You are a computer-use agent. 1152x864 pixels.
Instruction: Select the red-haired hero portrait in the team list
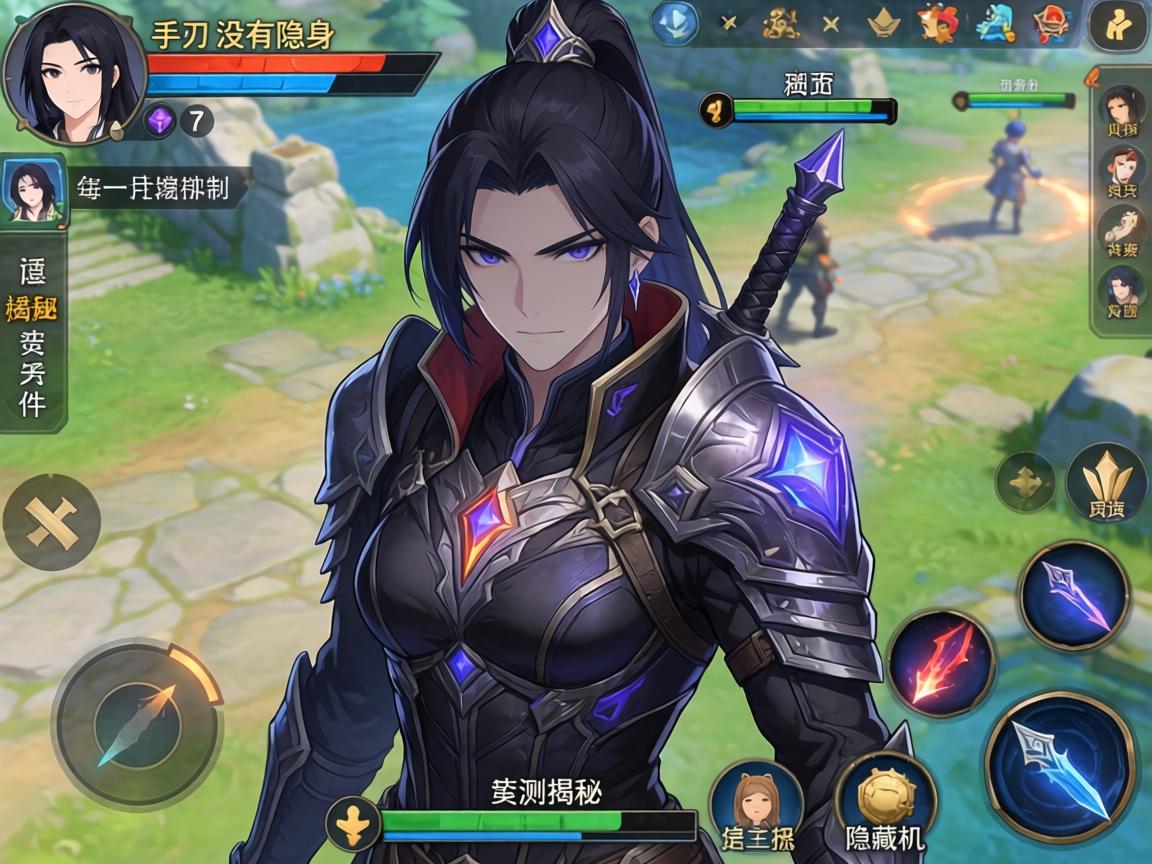(1122, 172)
